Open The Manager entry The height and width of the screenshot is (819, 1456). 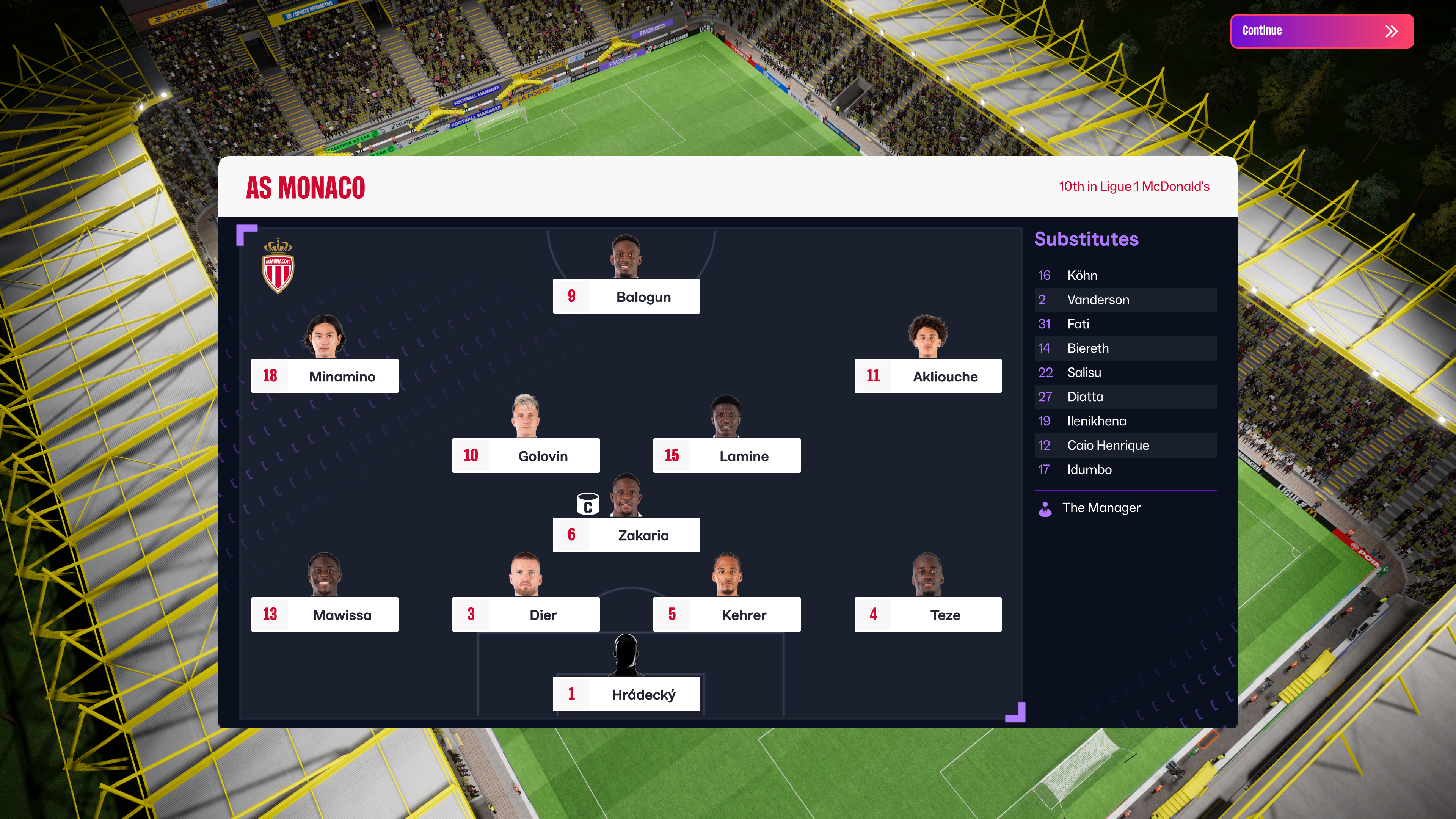click(1100, 508)
